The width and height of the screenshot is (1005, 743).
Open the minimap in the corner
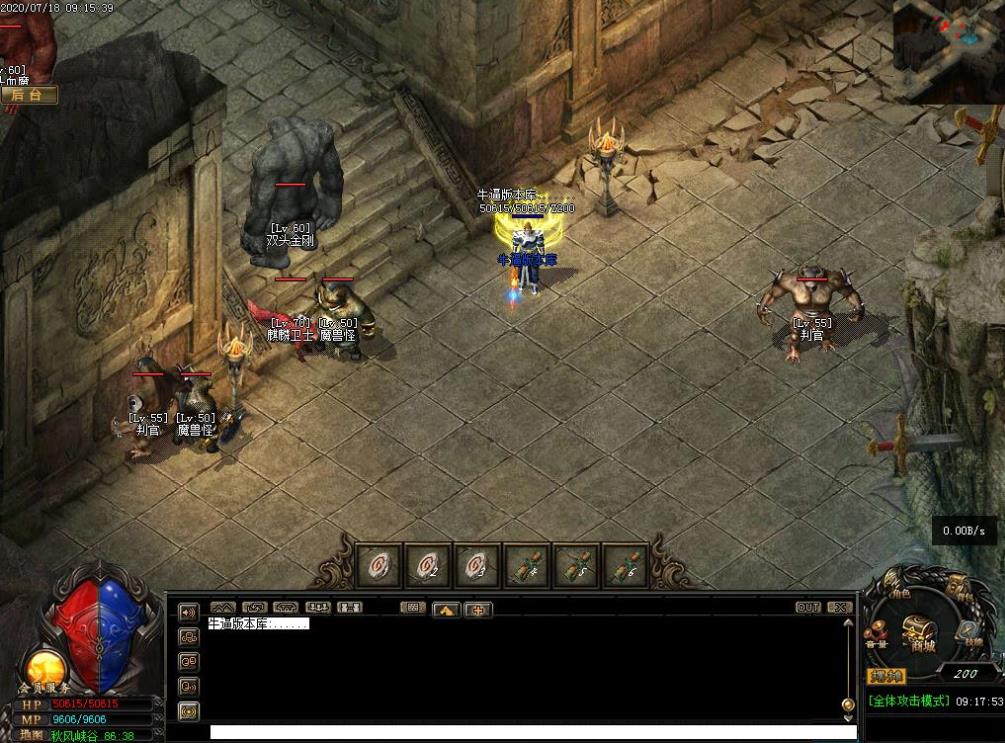point(948,50)
